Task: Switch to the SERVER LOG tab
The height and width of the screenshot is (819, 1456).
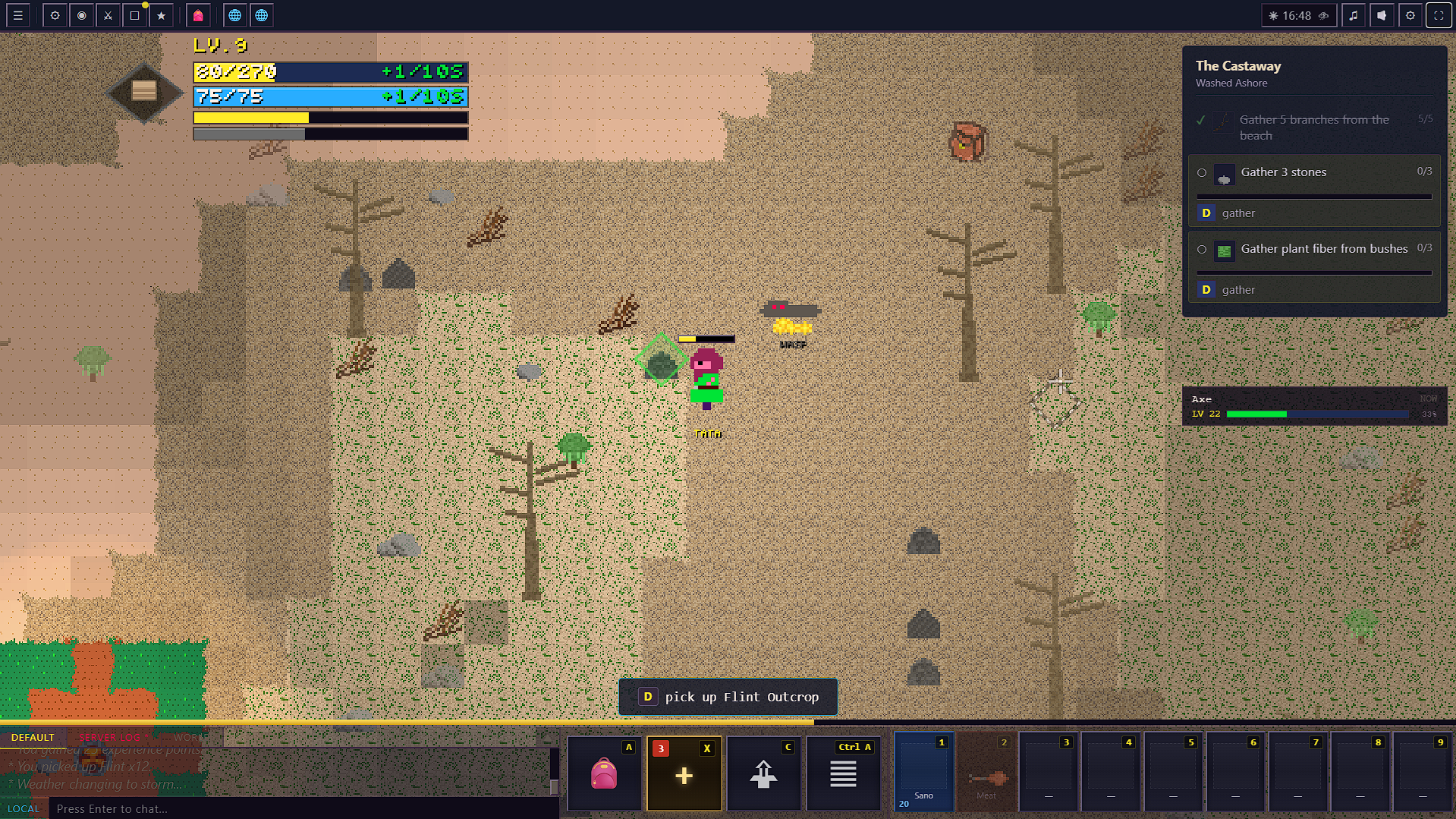Action: (x=111, y=736)
